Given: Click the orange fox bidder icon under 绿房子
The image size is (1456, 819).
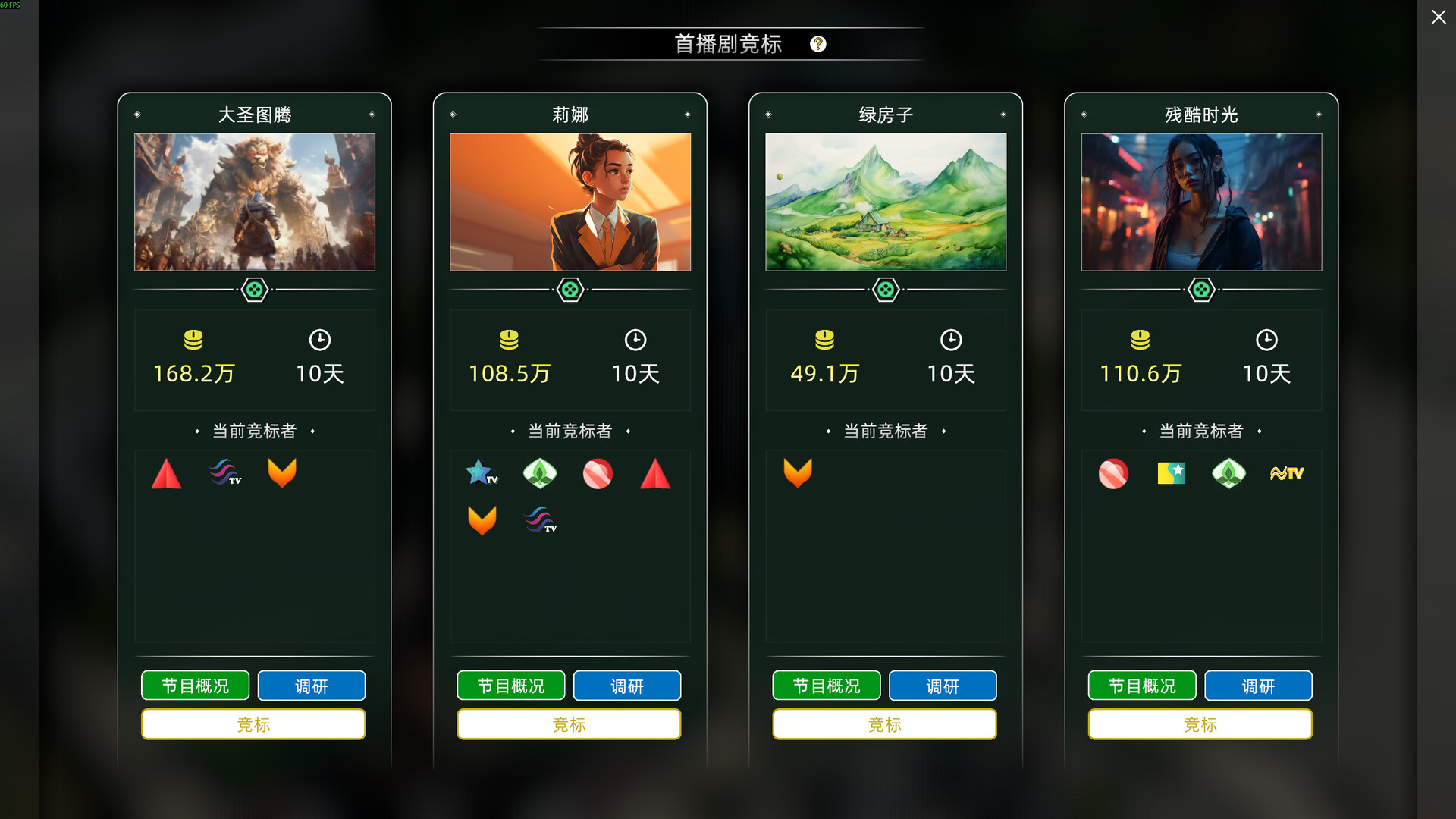Looking at the screenshot, I should click(x=799, y=473).
